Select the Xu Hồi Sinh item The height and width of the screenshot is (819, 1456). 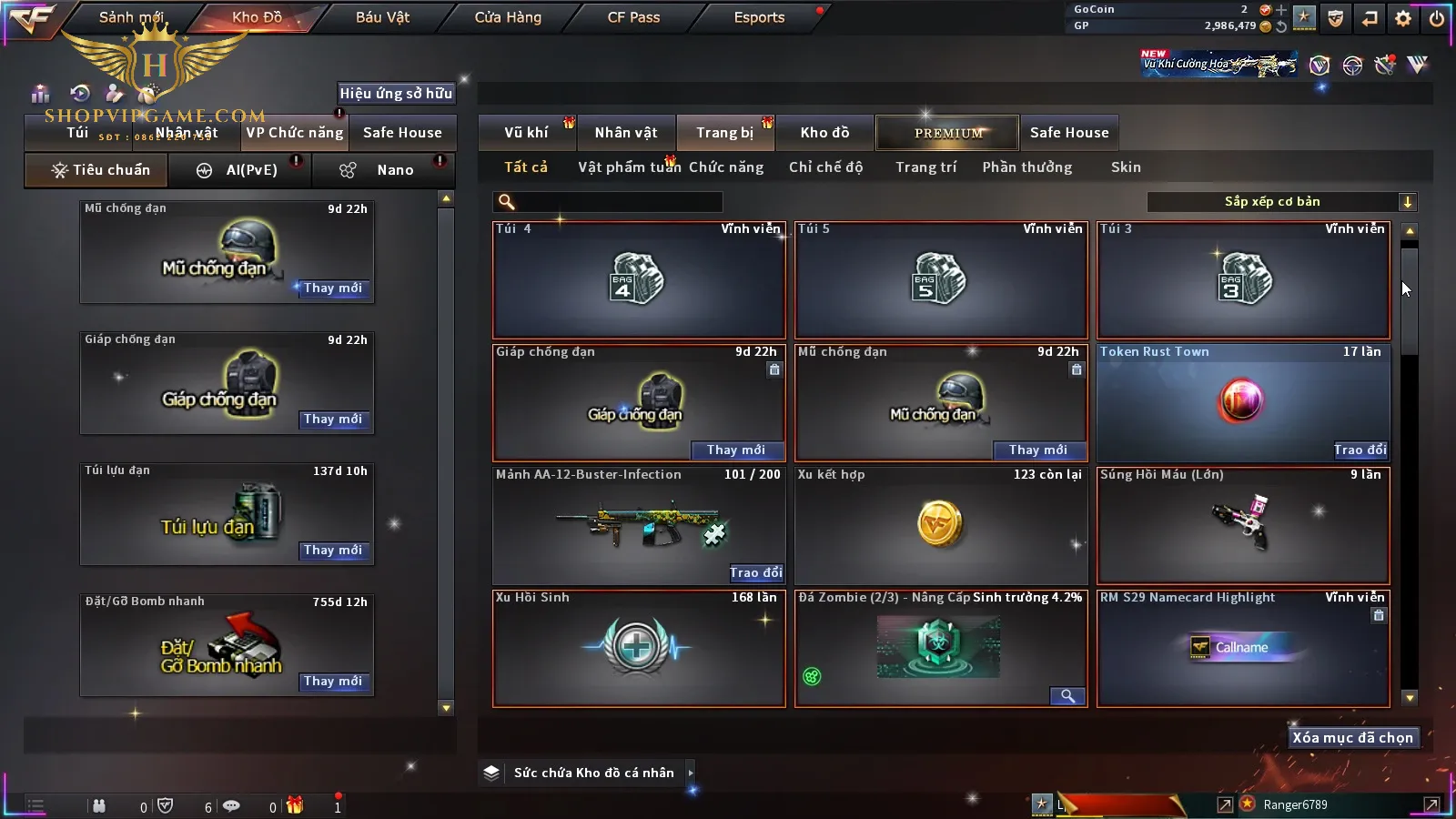pyautogui.click(x=639, y=648)
